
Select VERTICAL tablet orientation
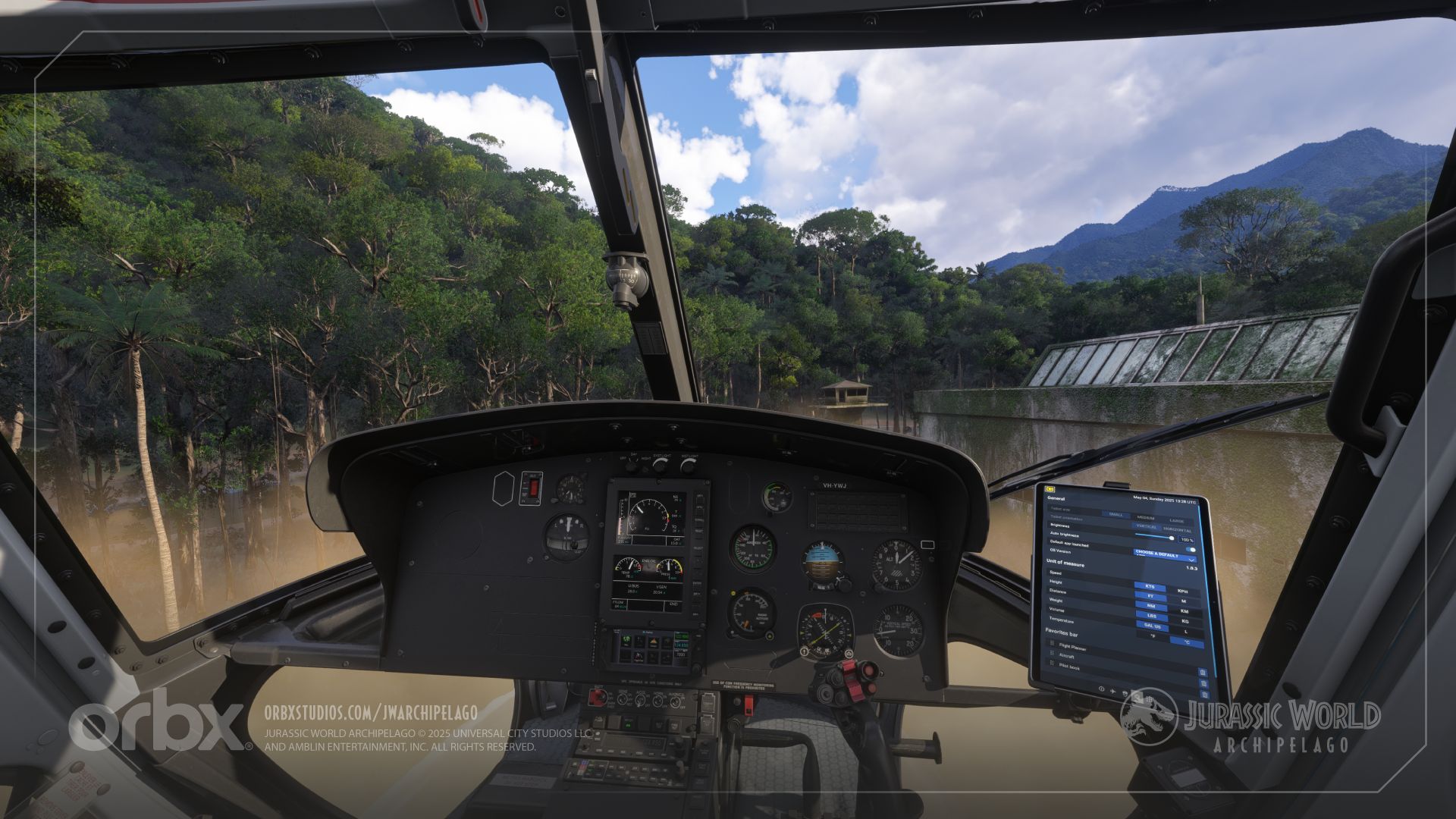[x=1146, y=526]
